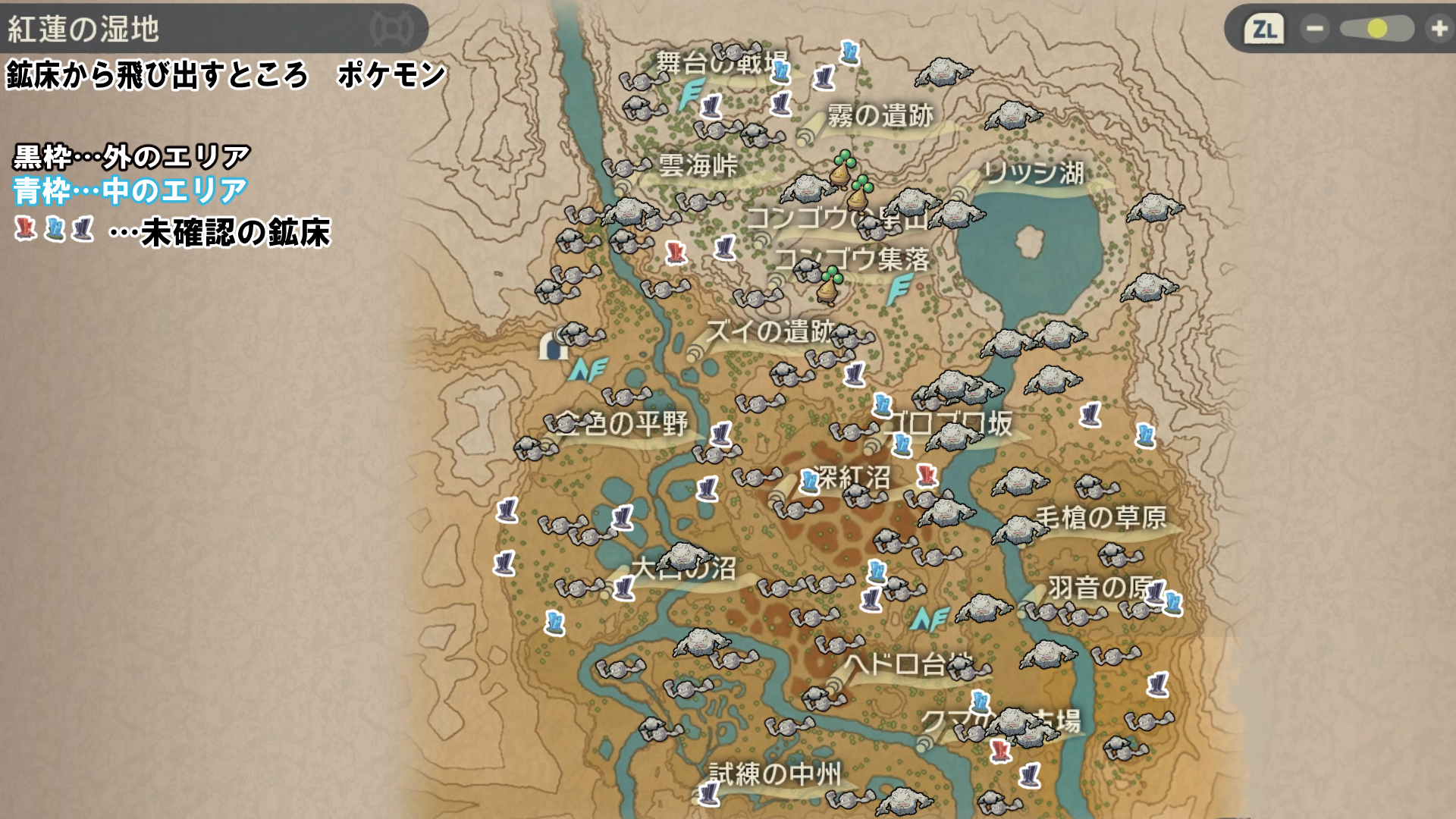
Task: Click the map zoom-in plus button
Action: pyautogui.click(x=1438, y=29)
